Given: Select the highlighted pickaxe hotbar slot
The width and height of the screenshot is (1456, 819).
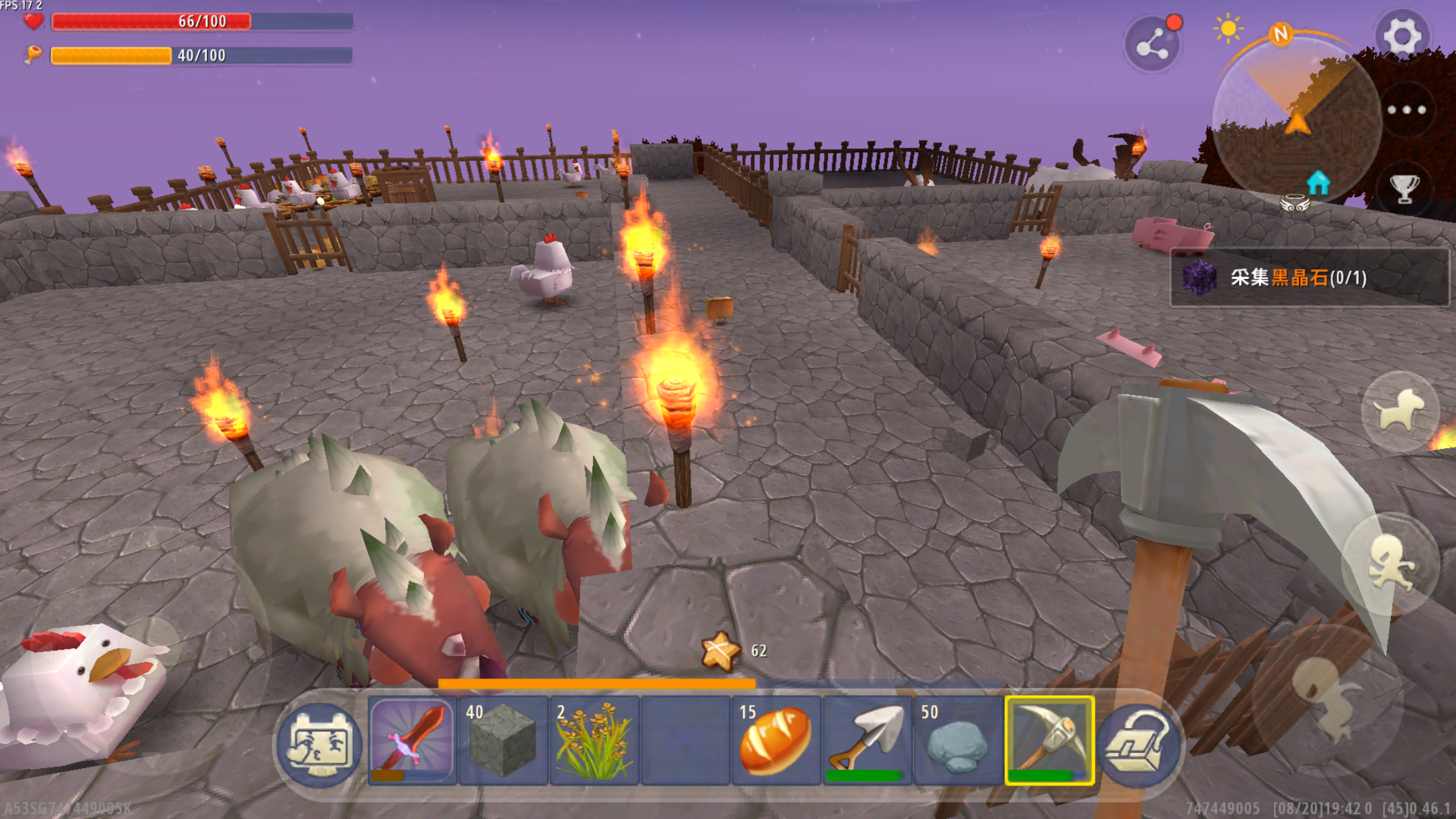Looking at the screenshot, I should coord(1049,741).
